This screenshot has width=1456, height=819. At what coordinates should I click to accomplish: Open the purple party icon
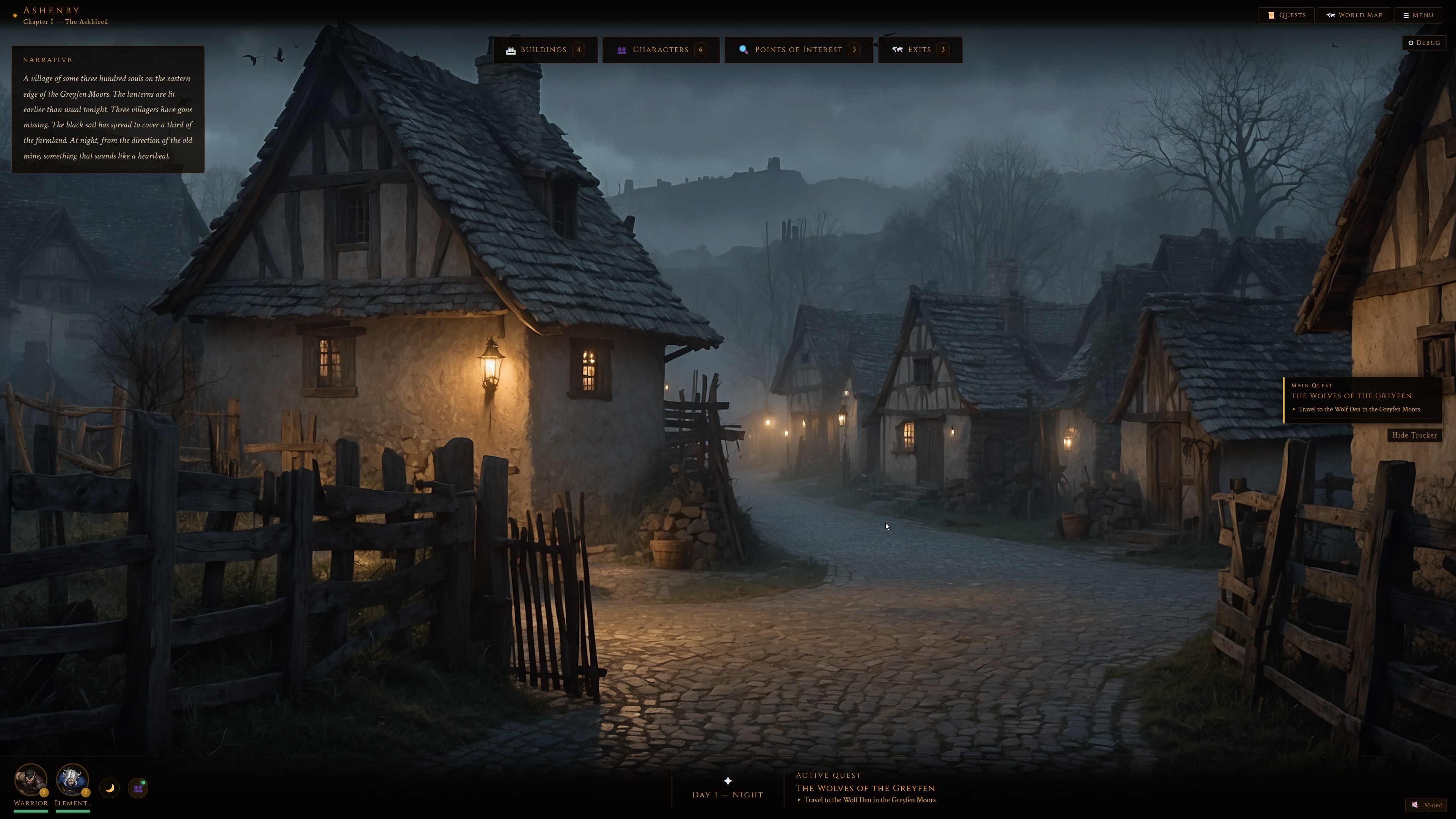pyautogui.click(x=138, y=788)
